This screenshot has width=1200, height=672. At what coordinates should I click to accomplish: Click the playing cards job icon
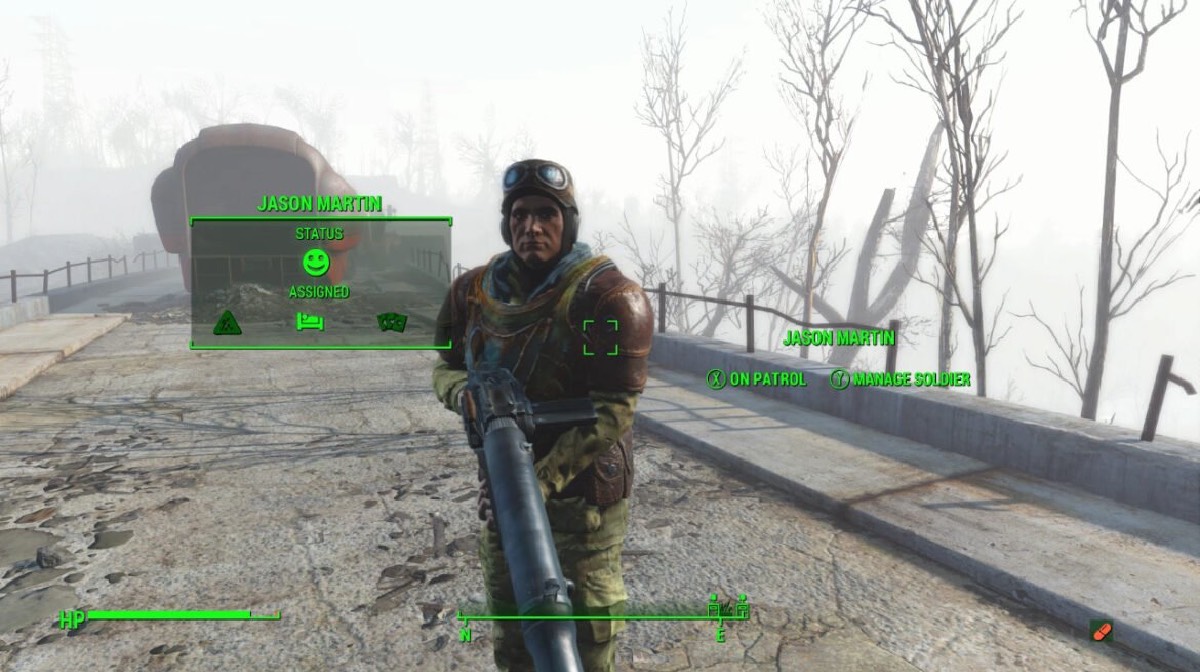coord(390,321)
